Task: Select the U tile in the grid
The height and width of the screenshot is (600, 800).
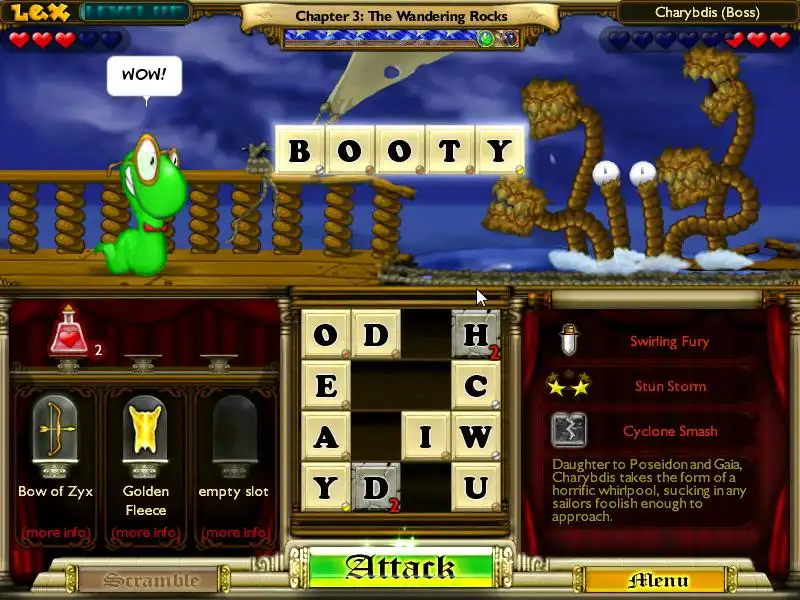Action: (x=476, y=488)
